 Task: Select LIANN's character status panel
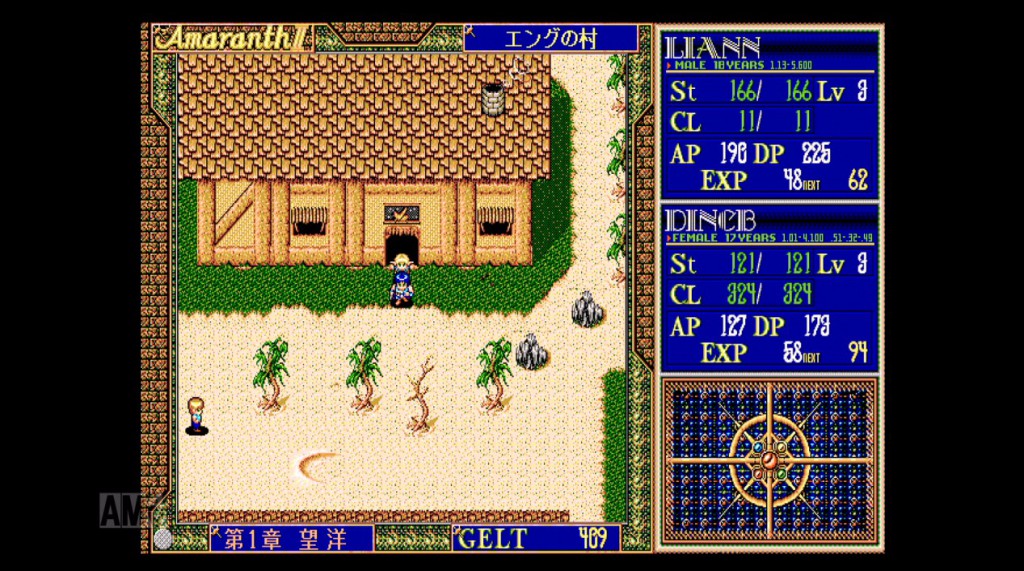click(768, 114)
